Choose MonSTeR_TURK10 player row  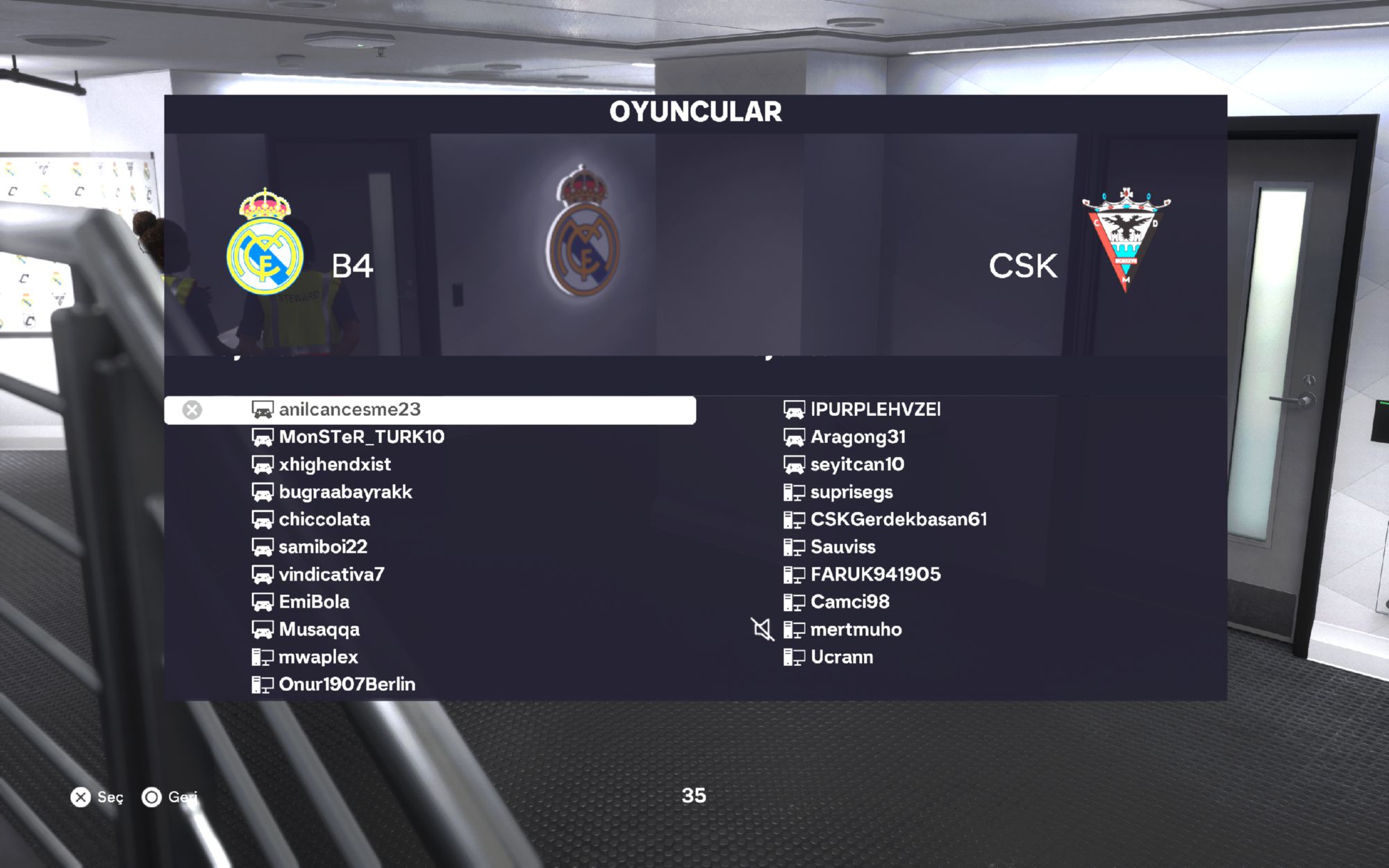(x=361, y=437)
